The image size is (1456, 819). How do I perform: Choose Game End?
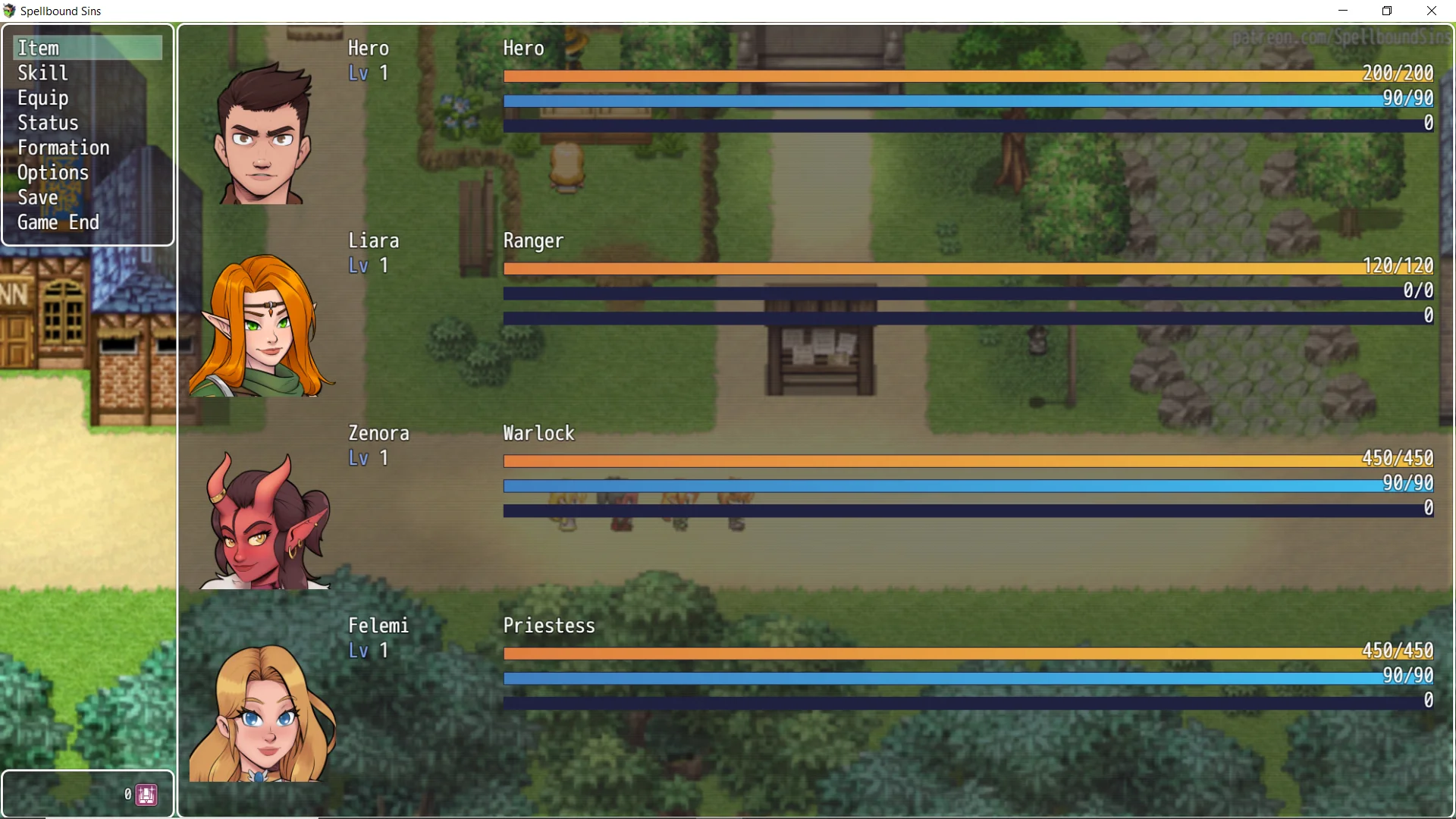(x=58, y=223)
